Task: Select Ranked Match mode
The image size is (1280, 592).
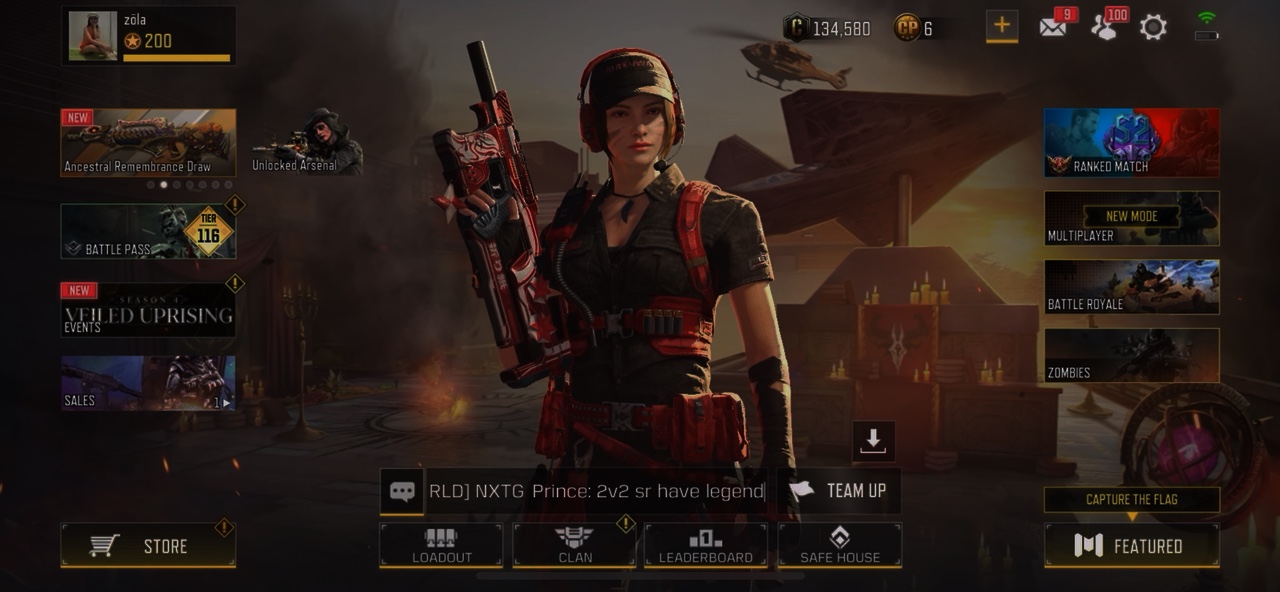Action: click(1131, 142)
